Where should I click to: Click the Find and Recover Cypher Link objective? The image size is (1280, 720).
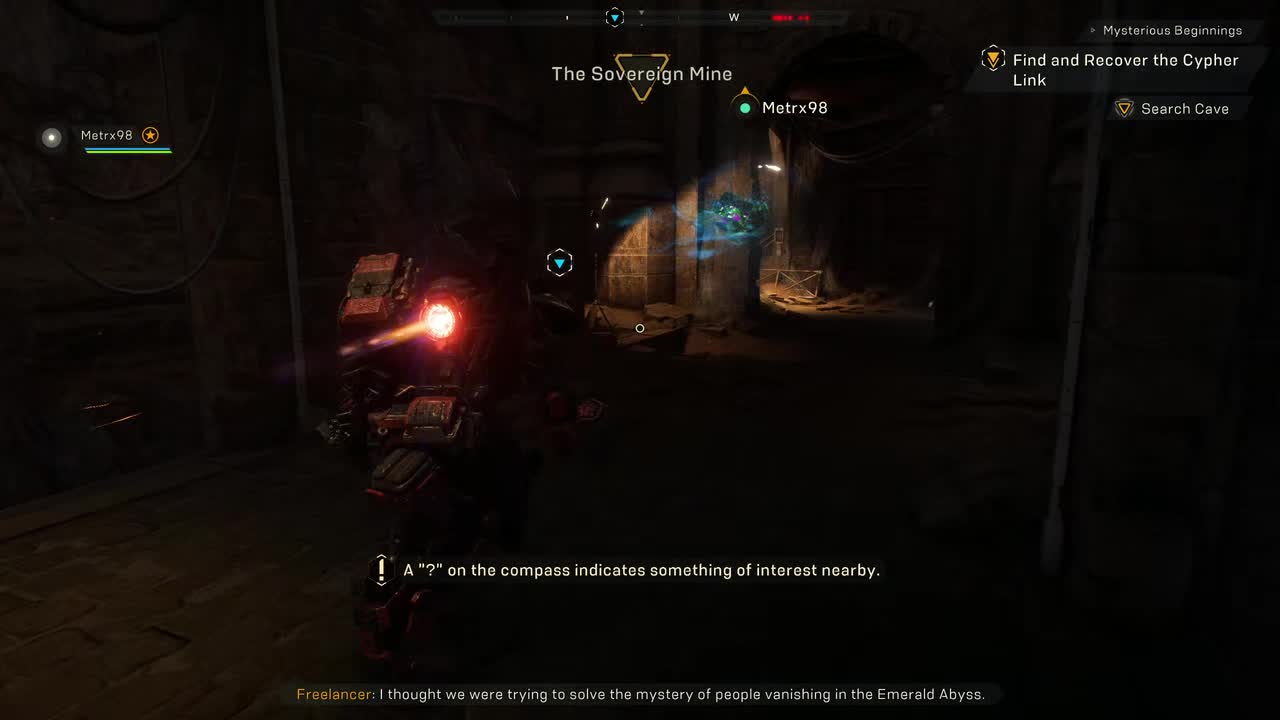(1125, 69)
